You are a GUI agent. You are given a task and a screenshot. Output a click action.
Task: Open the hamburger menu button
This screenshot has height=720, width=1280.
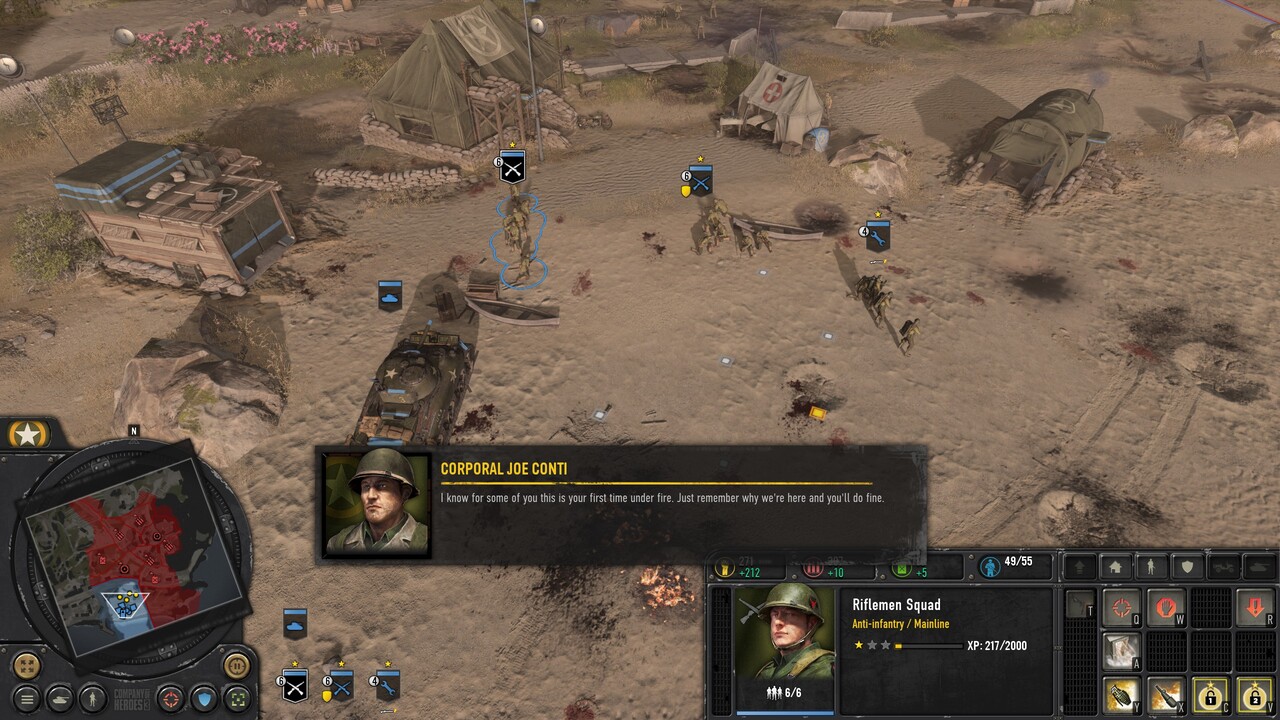click(x=27, y=698)
